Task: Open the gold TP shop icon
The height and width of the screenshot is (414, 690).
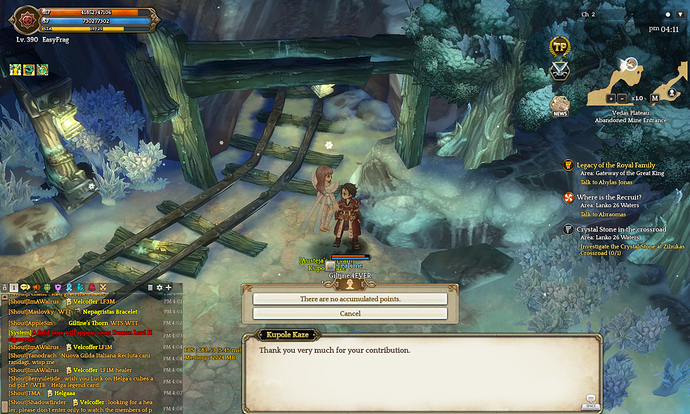Action: click(560, 47)
